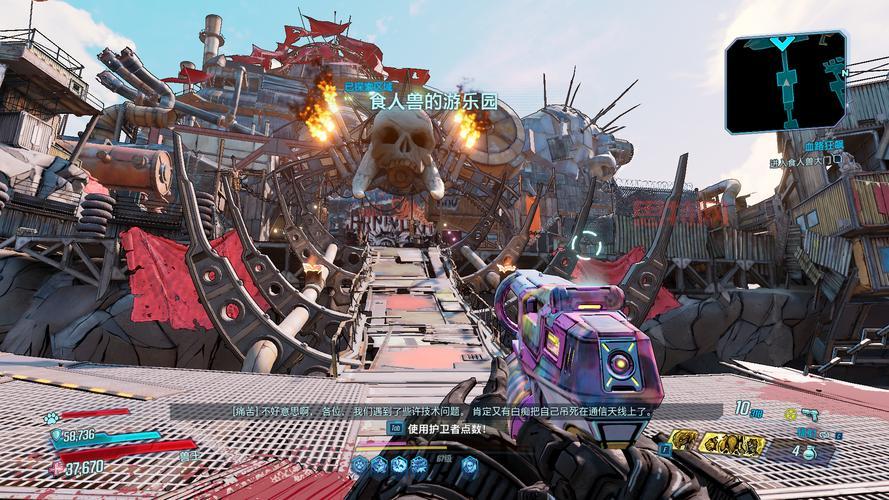889x500 pixels.
Task: Click the single-beast gold action skill icon
Action: (x=682, y=439)
